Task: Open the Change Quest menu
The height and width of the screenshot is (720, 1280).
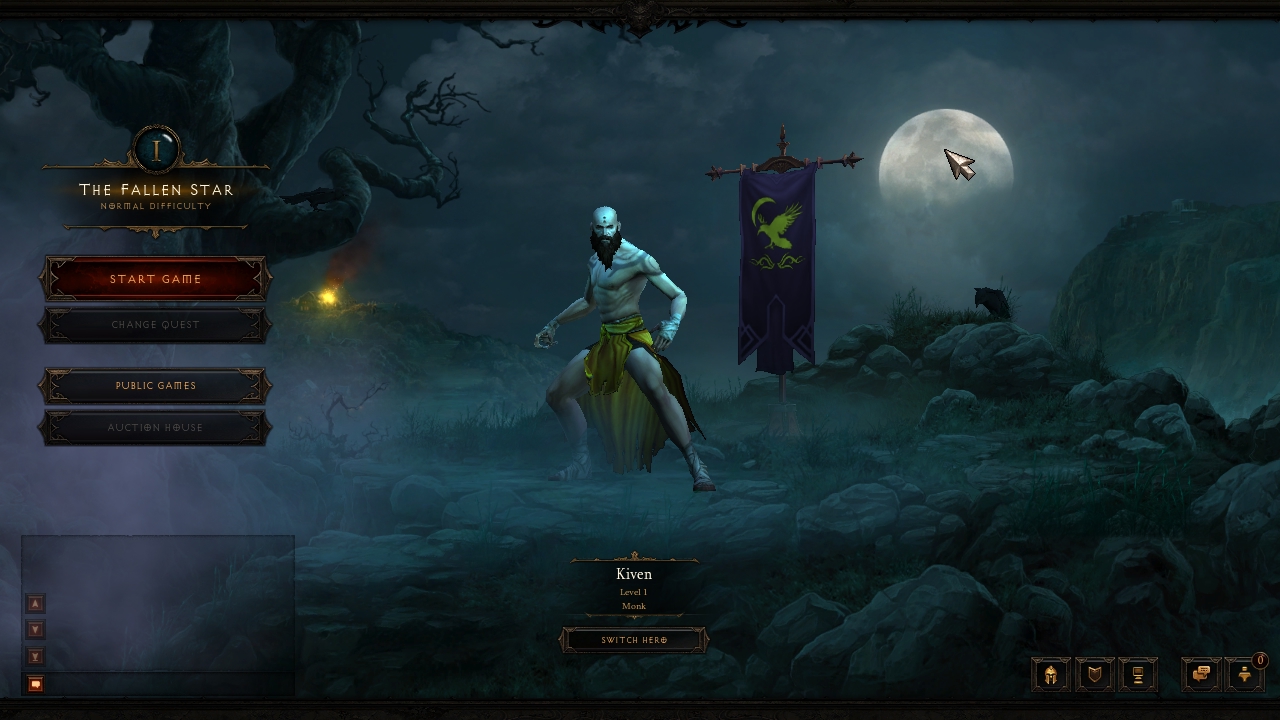Action: coord(156,325)
